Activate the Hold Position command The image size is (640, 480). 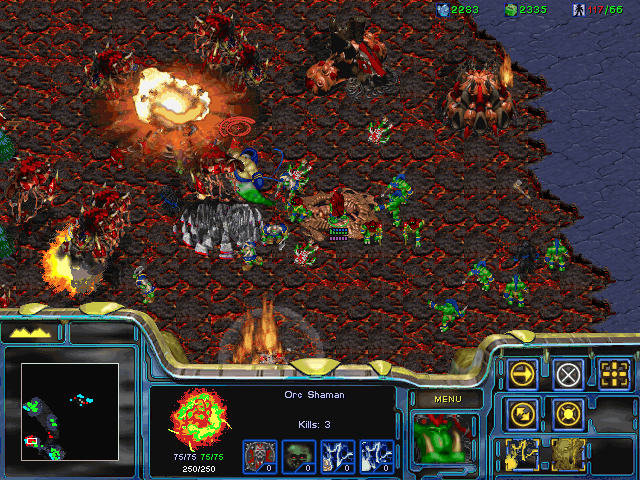(x=569, y=412)
